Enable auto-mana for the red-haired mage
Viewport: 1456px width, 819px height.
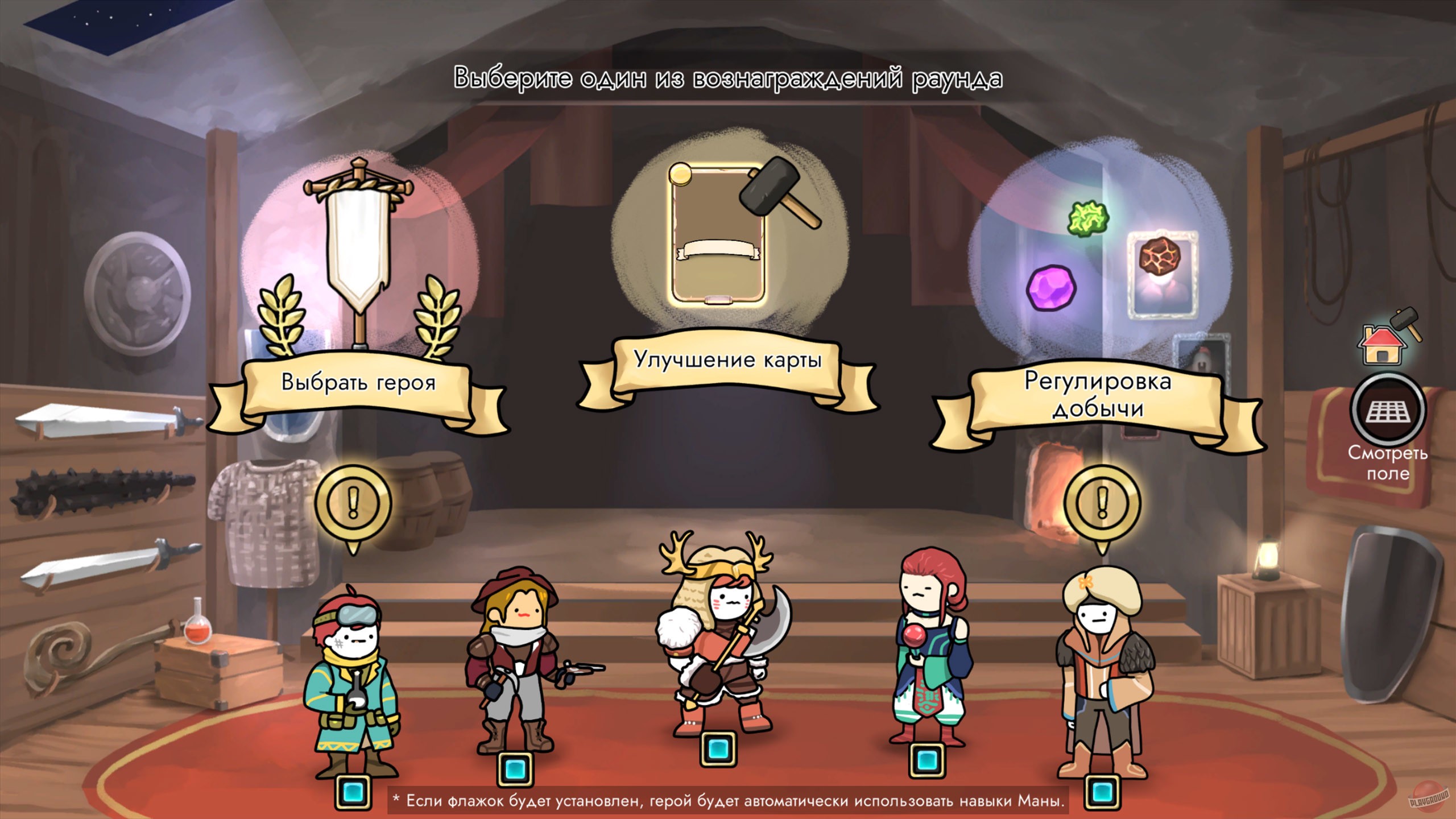click(927, 759)
